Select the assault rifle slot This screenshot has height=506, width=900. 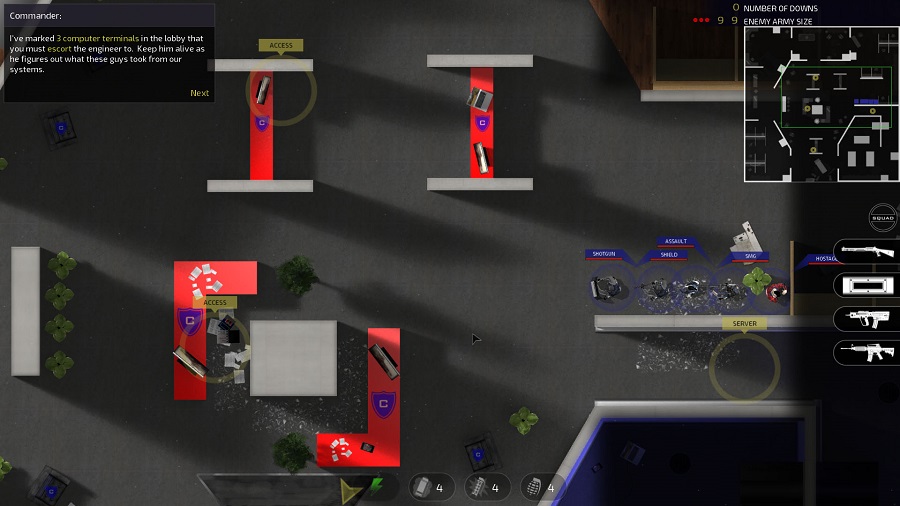pyautogui.click(x=866, y=353)
